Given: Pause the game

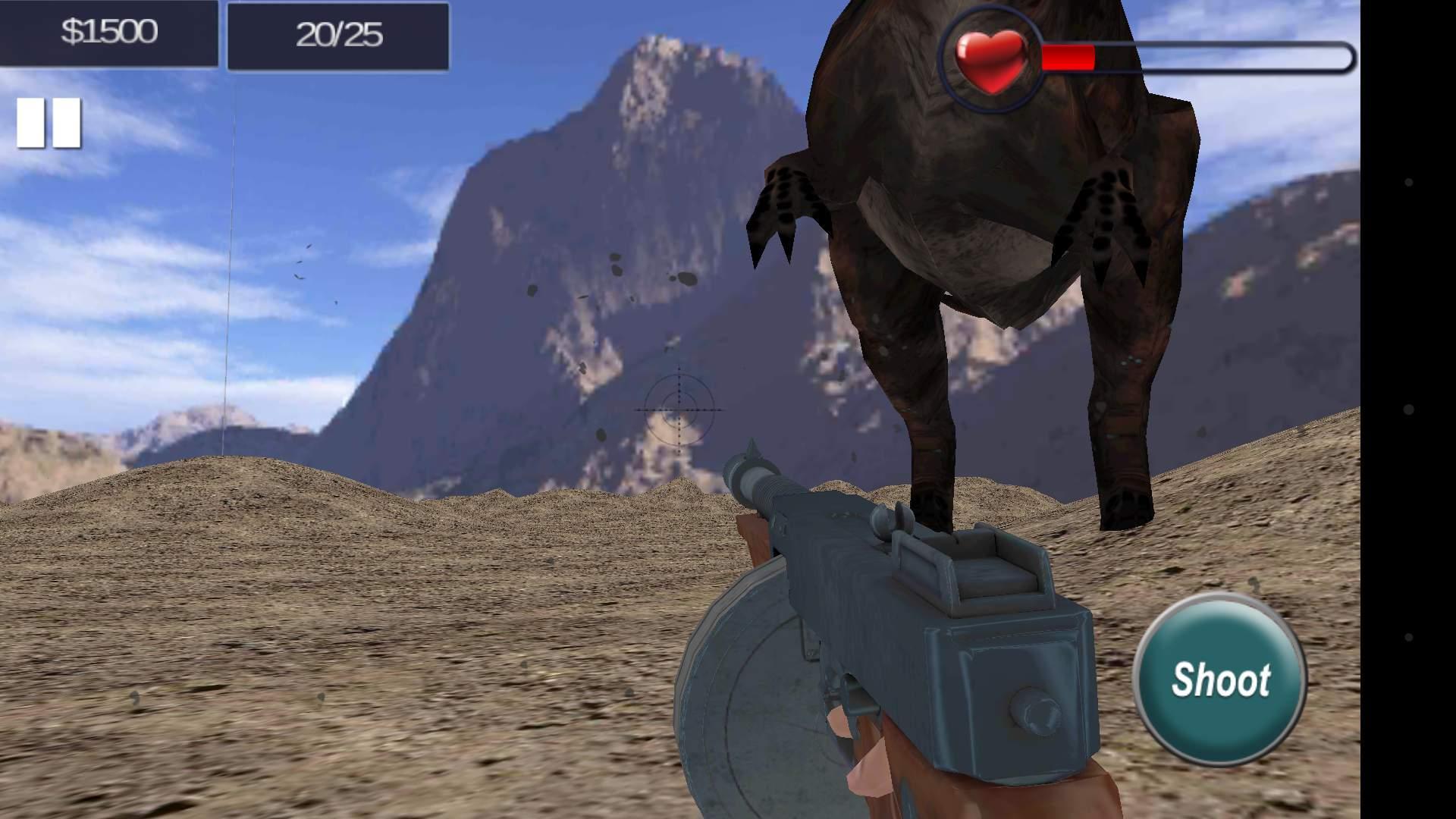Looking at the screenshot, I should point(46,121).
